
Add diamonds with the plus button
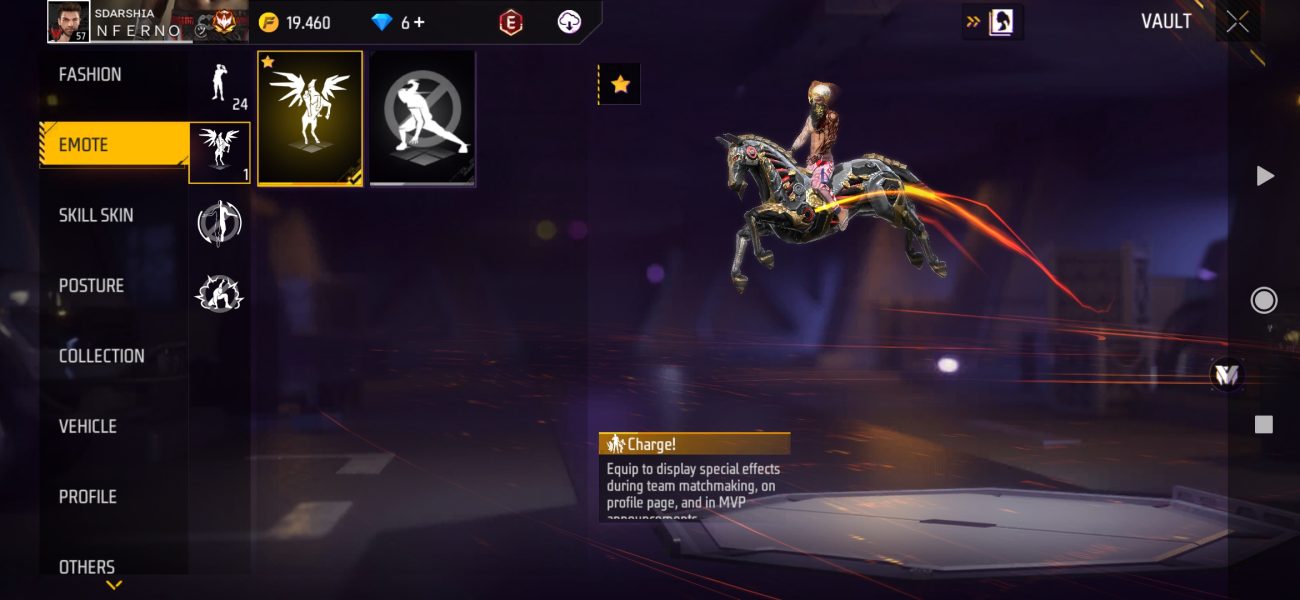click(x=418, y=22)
